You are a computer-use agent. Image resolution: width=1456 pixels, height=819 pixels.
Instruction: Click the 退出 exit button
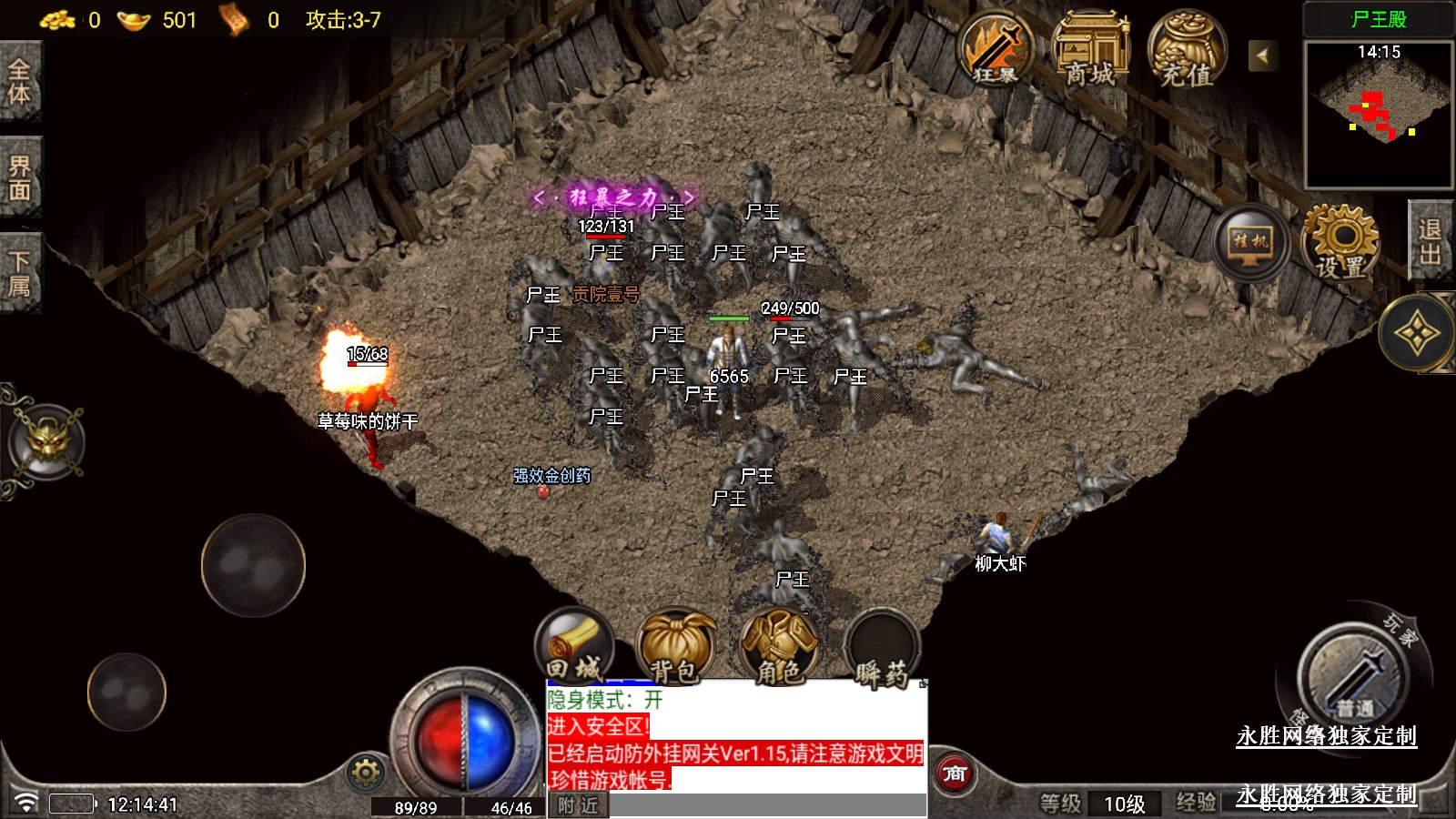[x=1430, y=242]
